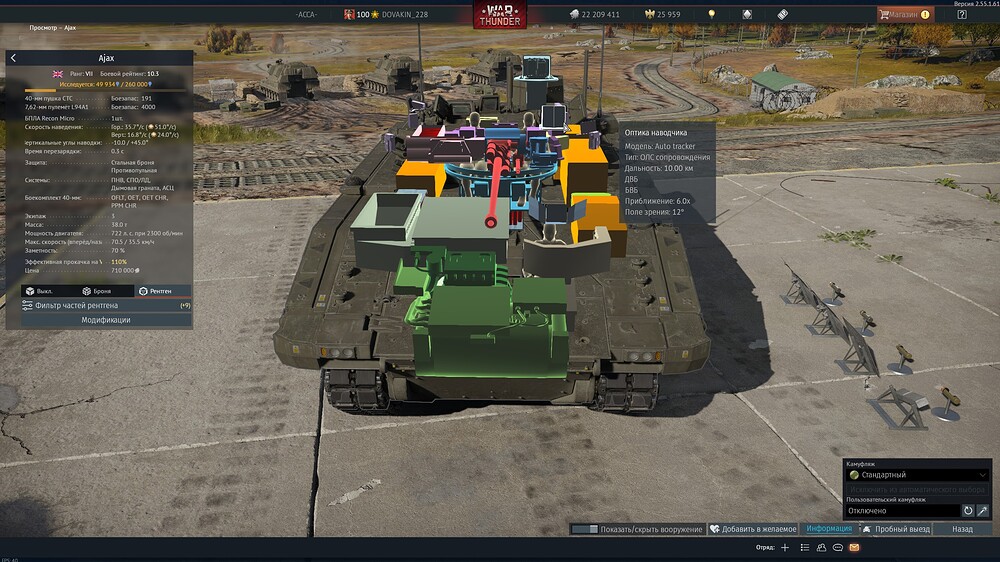
Task: Open the orange mail envelope icon
Action: [x=853, y=548]
